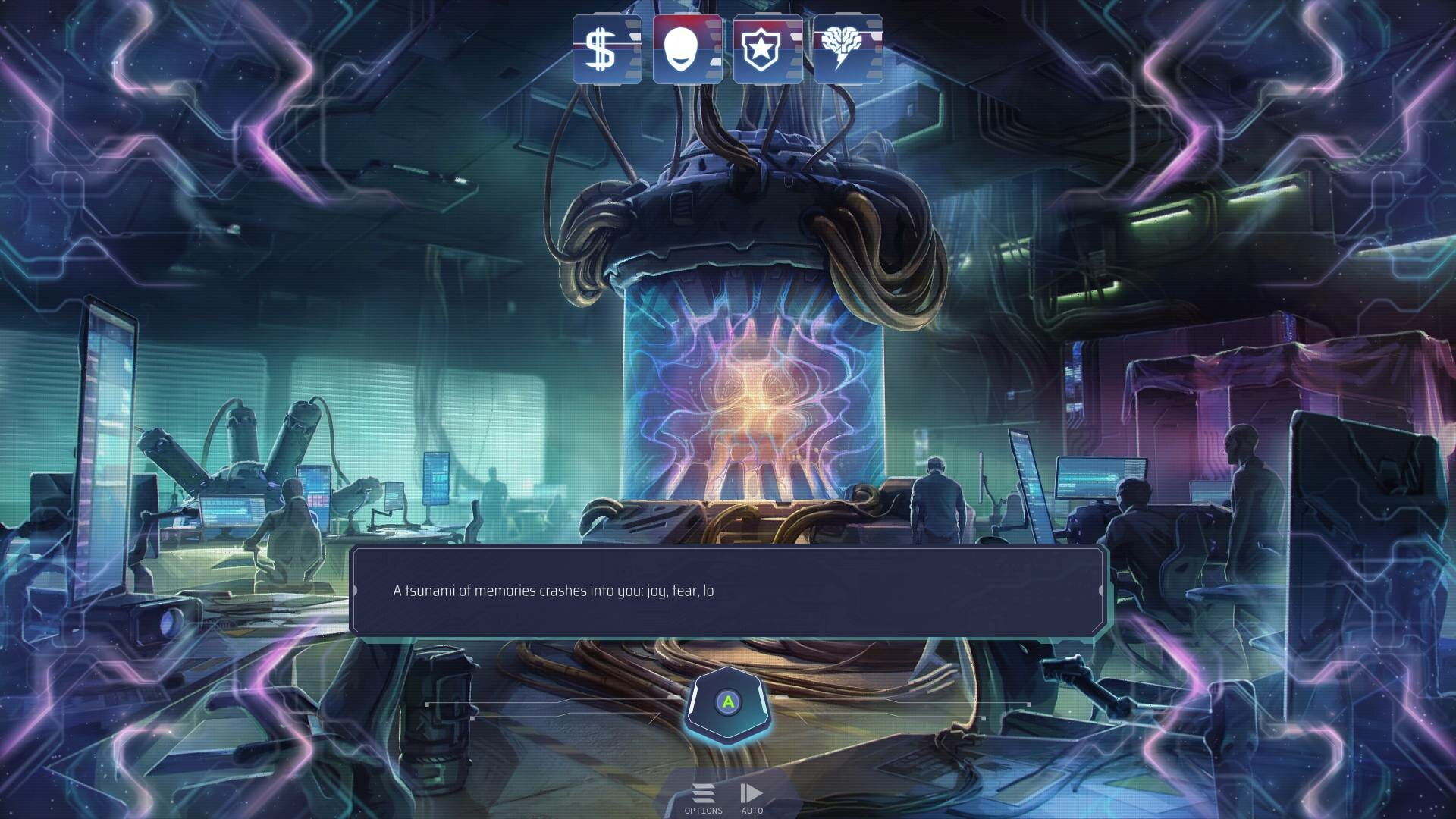1456x819 pixels.
Task: Select the smiling face people stat icon
Action: [x=687, y=49]
